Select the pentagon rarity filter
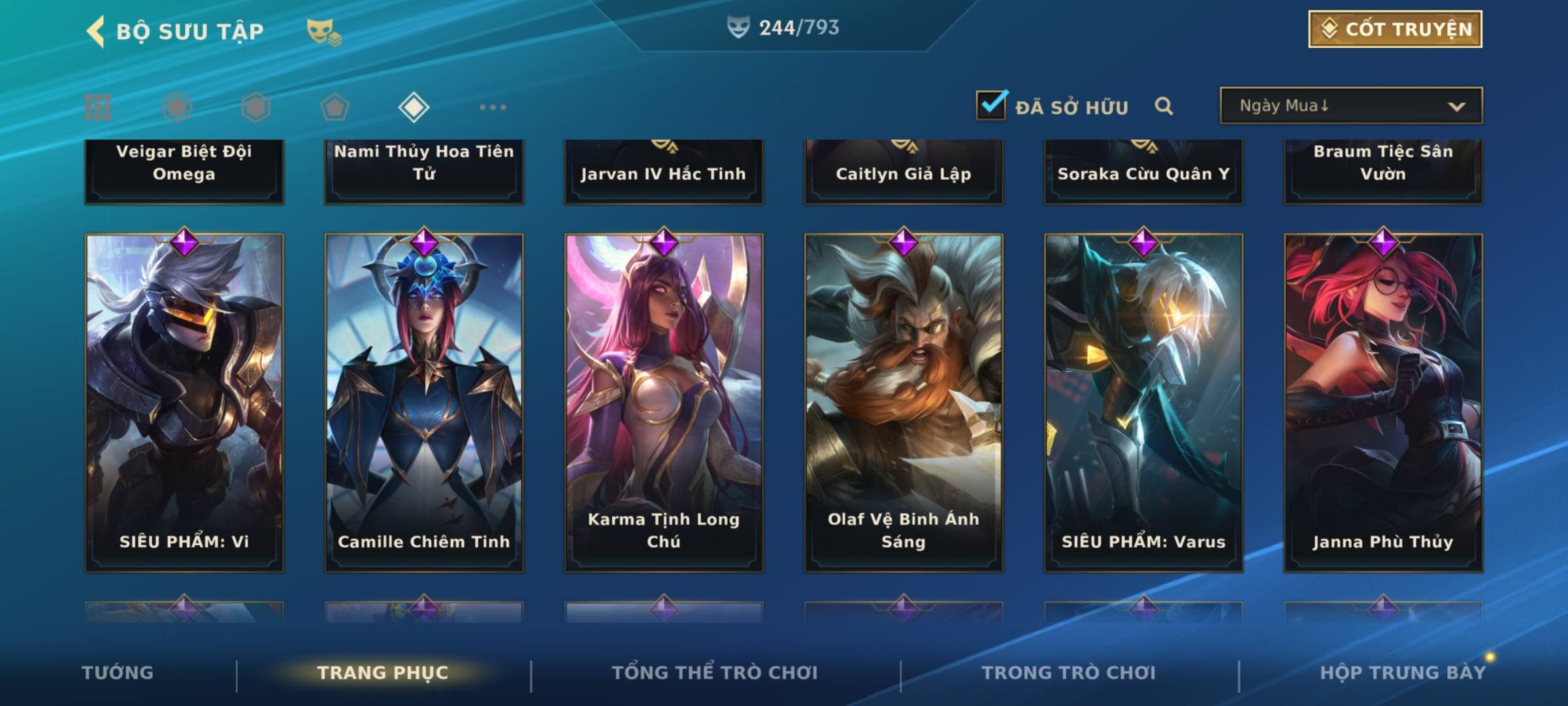1568x706 pixels. coord(335,107)
